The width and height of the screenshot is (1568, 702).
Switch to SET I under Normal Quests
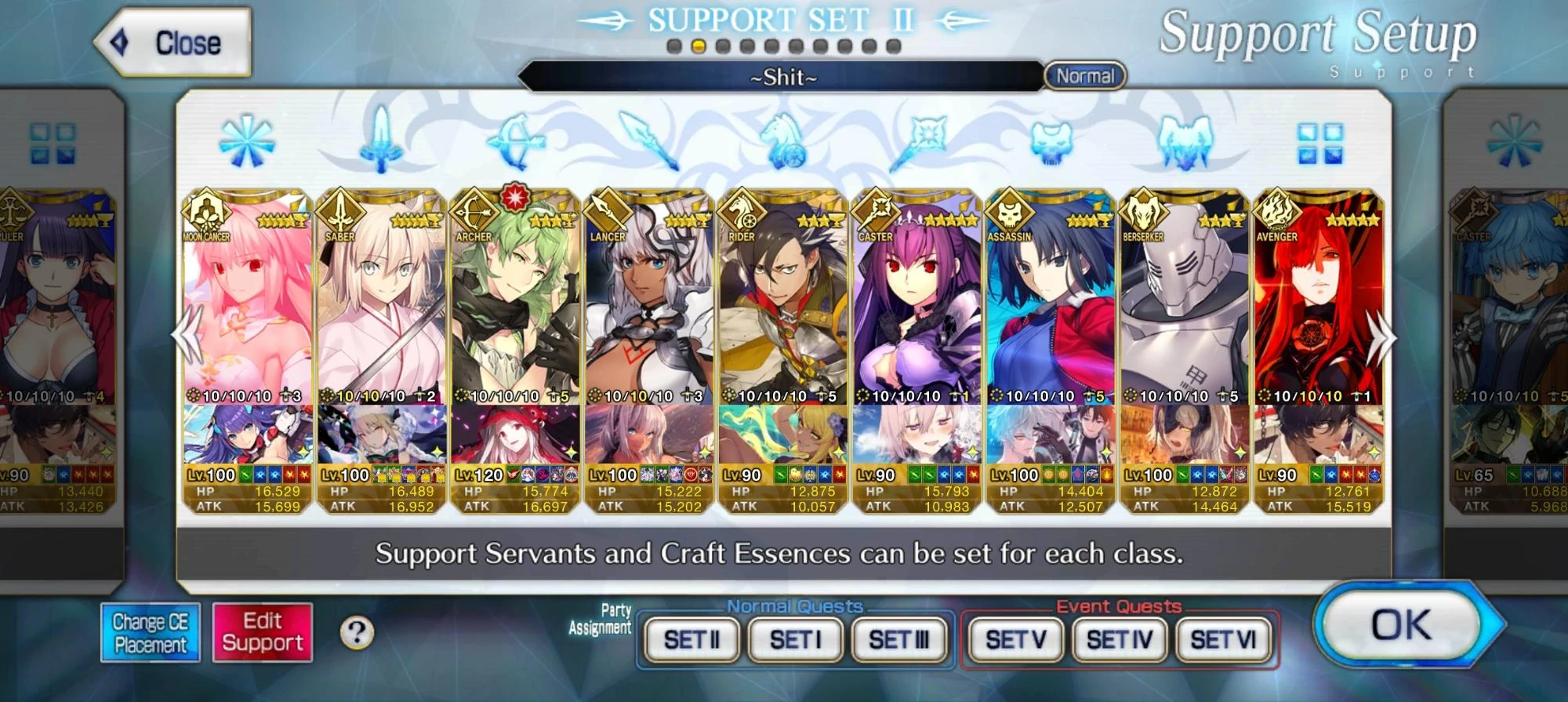794,638
